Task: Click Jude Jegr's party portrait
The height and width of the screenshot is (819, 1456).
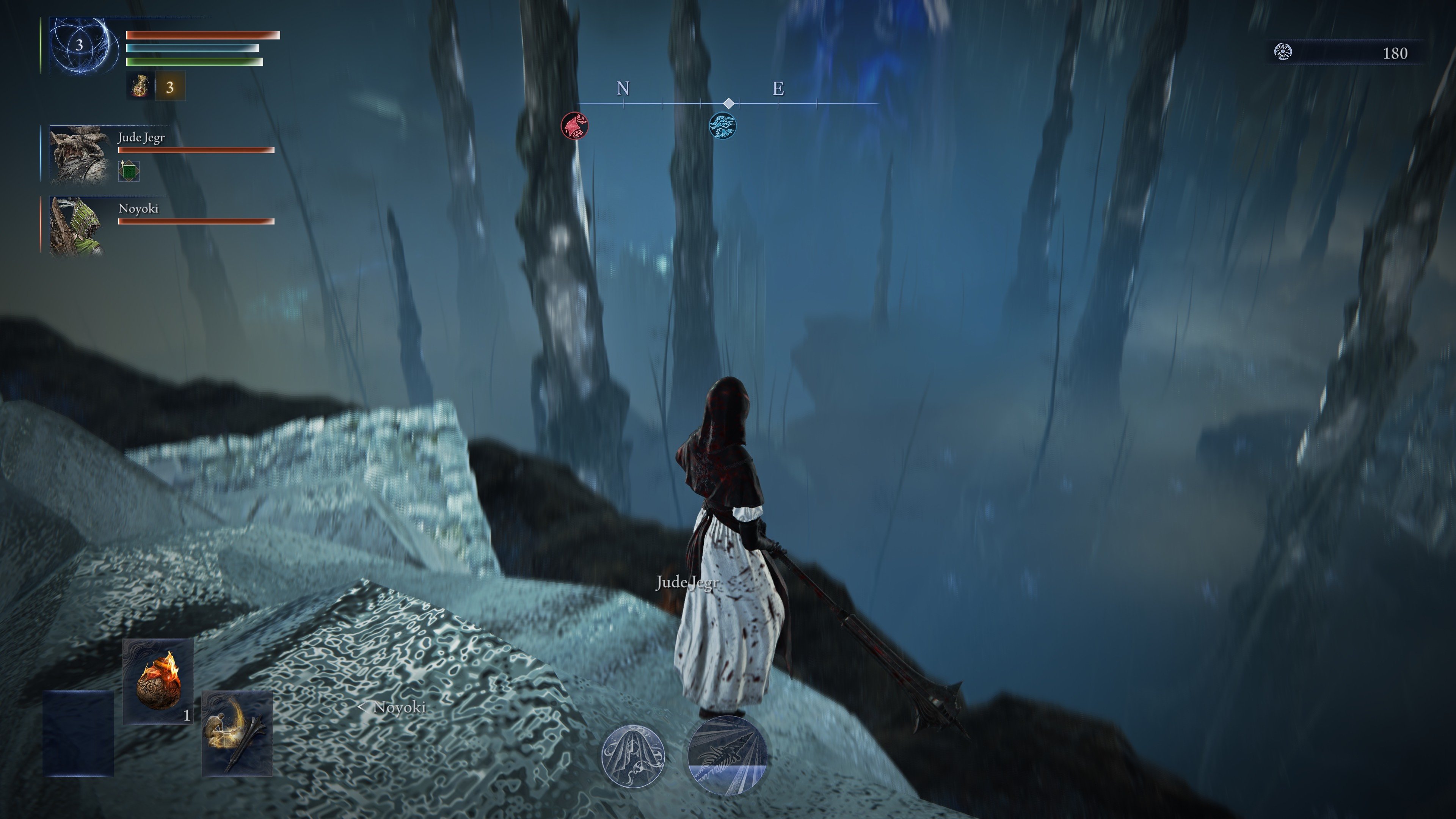Action: click(78, 154)
